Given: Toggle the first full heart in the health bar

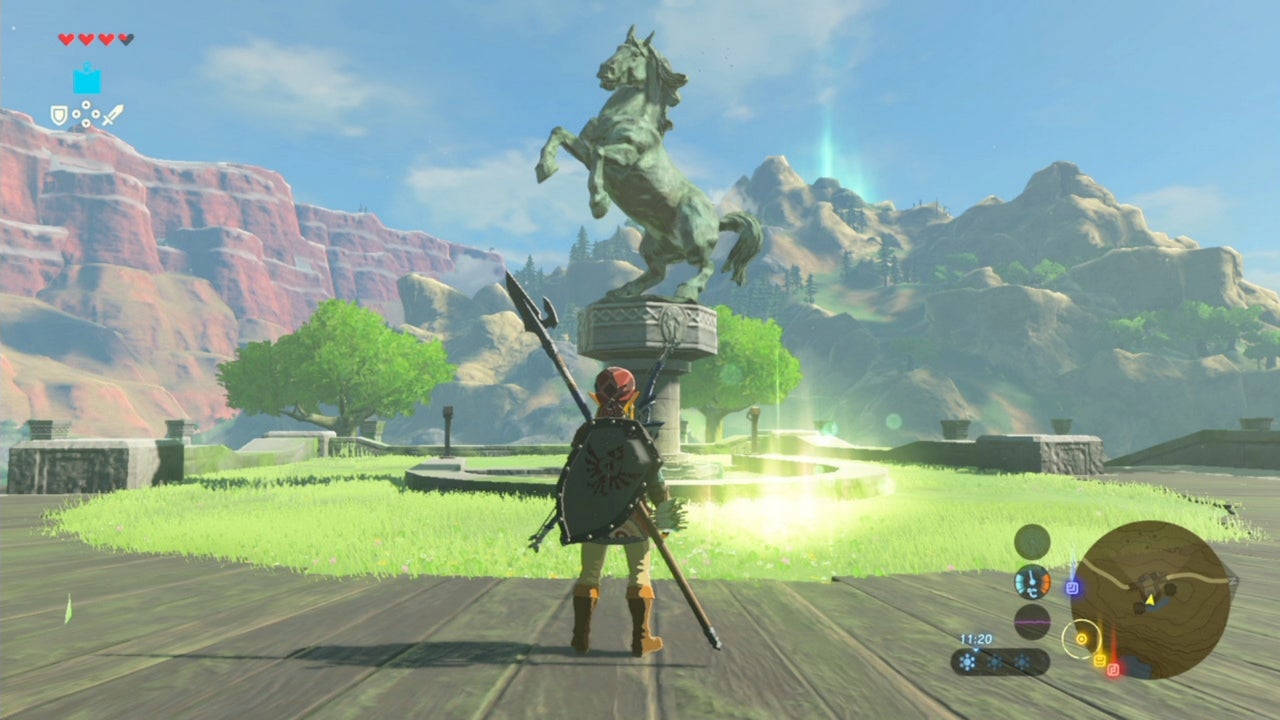Looking at the screenshot, I should coord(66,40).
